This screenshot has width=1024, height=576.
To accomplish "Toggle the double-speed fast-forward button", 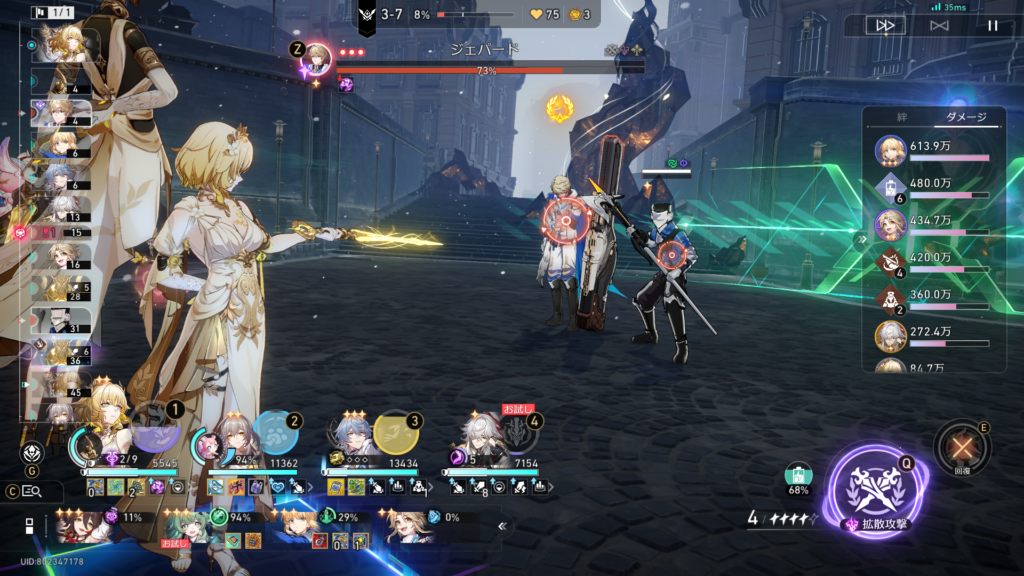I will tap(885, 25).
